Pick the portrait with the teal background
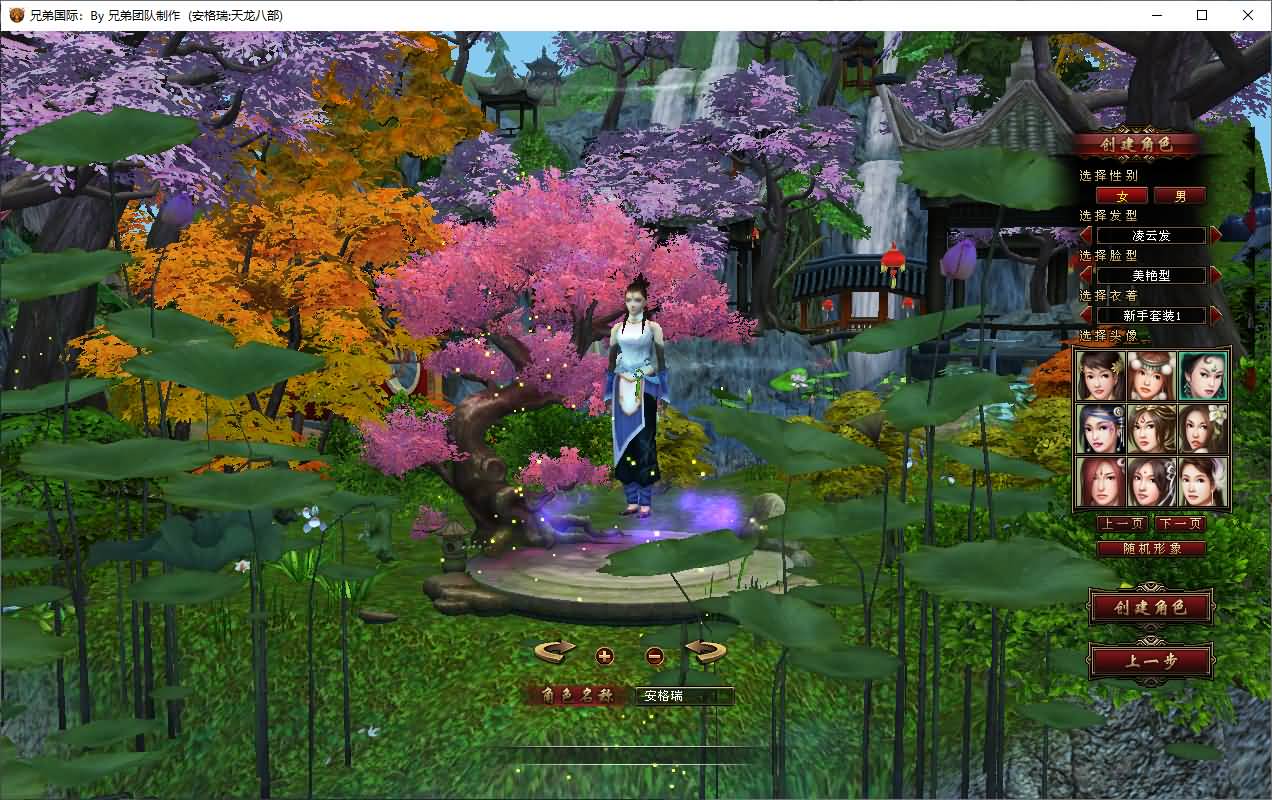1272x800 pixels. [1203, 376]
